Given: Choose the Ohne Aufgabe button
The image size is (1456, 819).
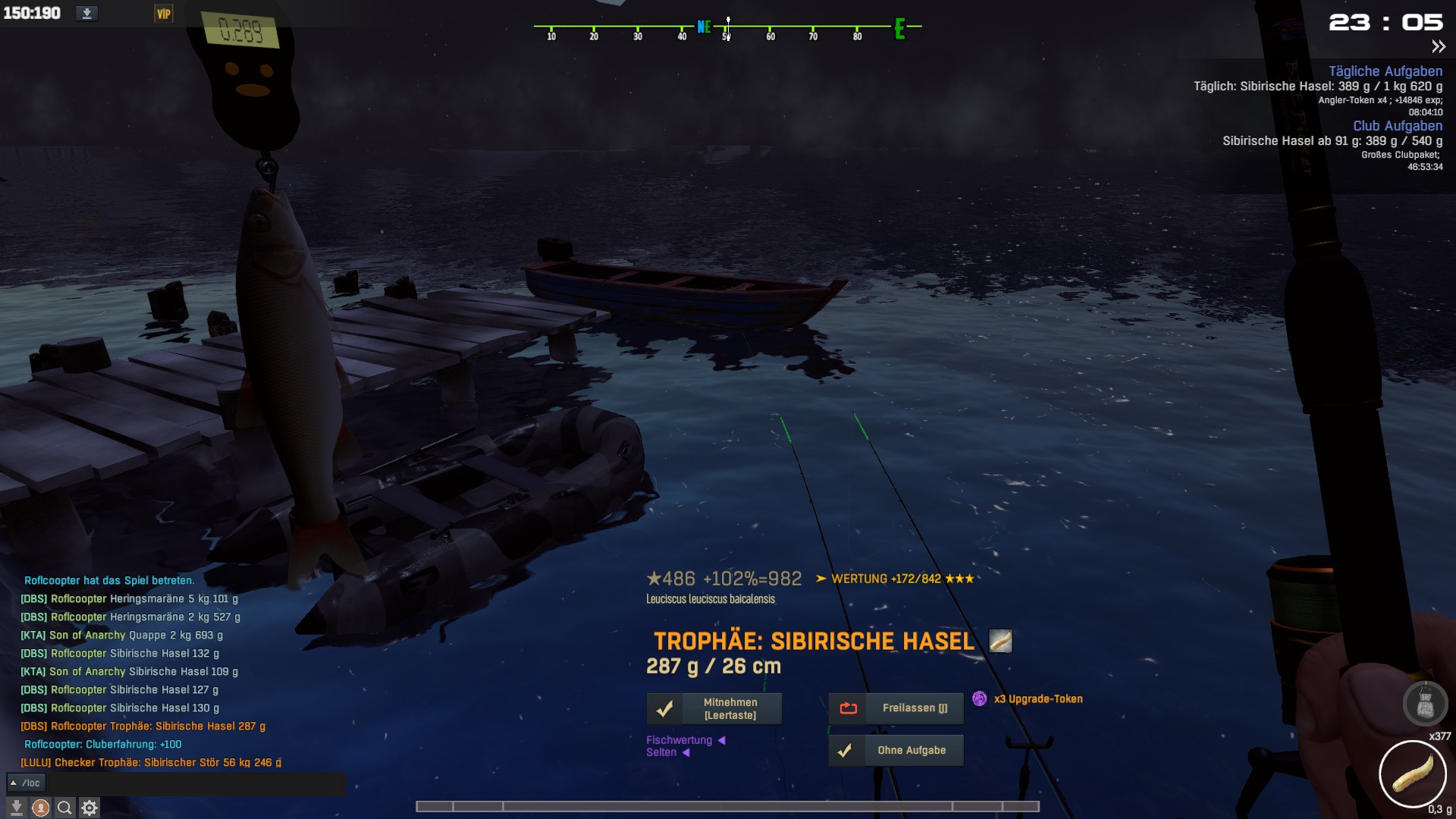Looking at the screenshot, I should [x=896, y=751].
